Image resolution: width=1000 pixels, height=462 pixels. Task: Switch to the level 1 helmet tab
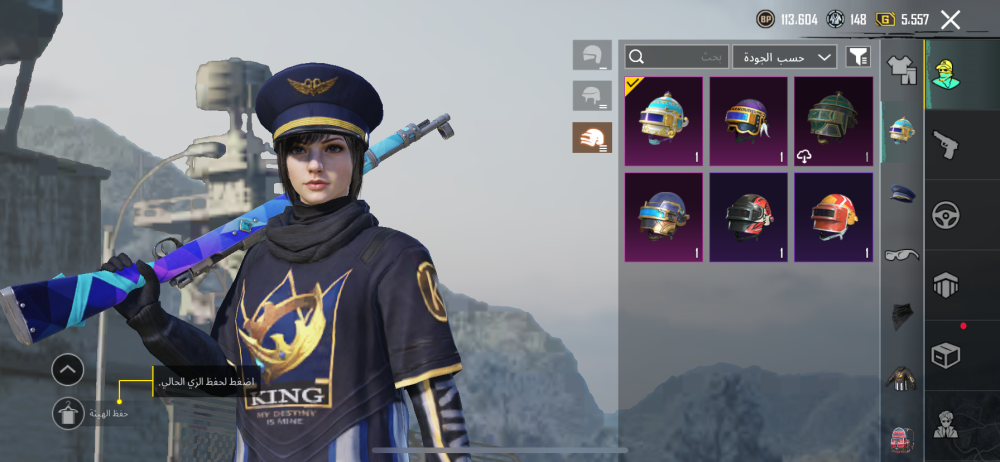click(x=592, y=55)
